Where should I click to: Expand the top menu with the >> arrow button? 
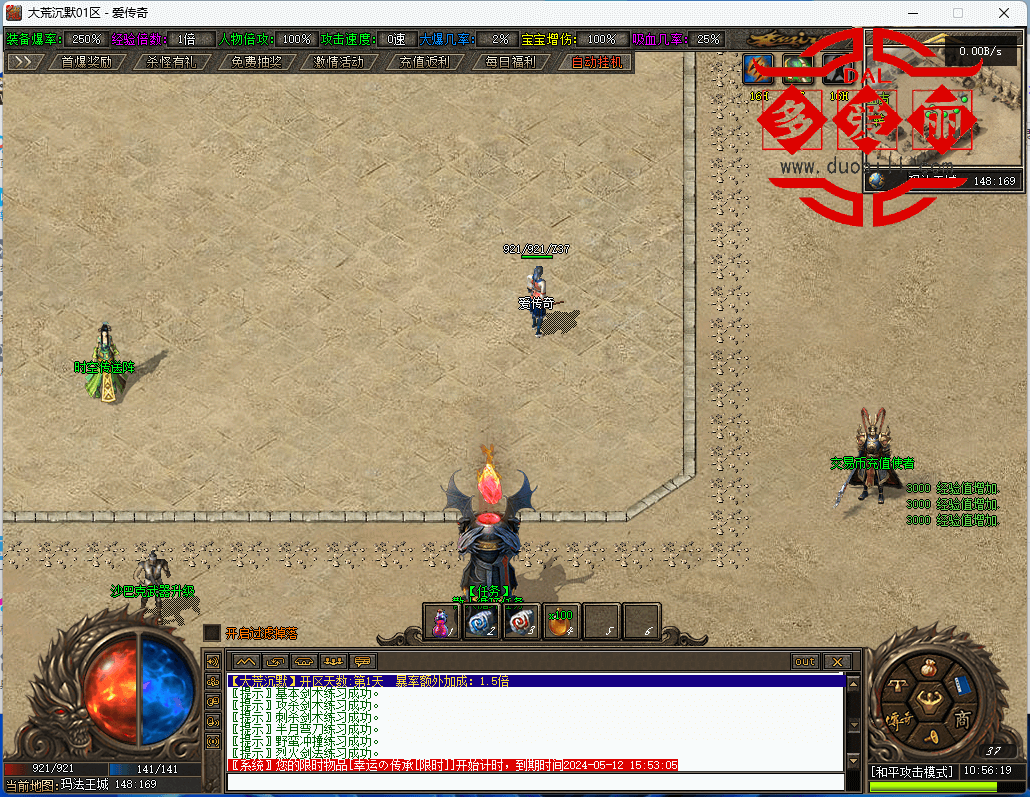tap(26, 61)
